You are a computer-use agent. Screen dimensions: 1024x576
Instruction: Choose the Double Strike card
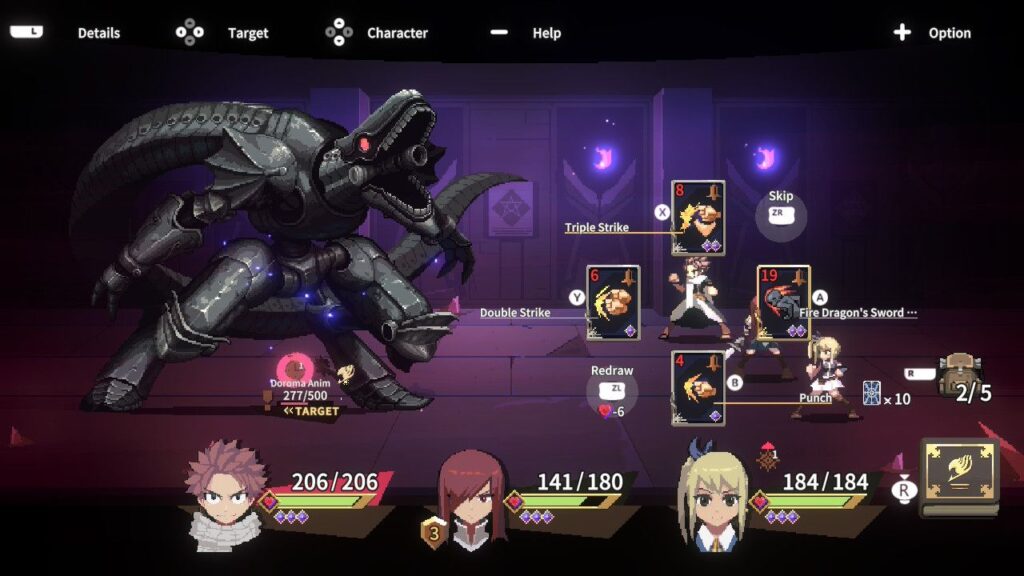(613, 302)
